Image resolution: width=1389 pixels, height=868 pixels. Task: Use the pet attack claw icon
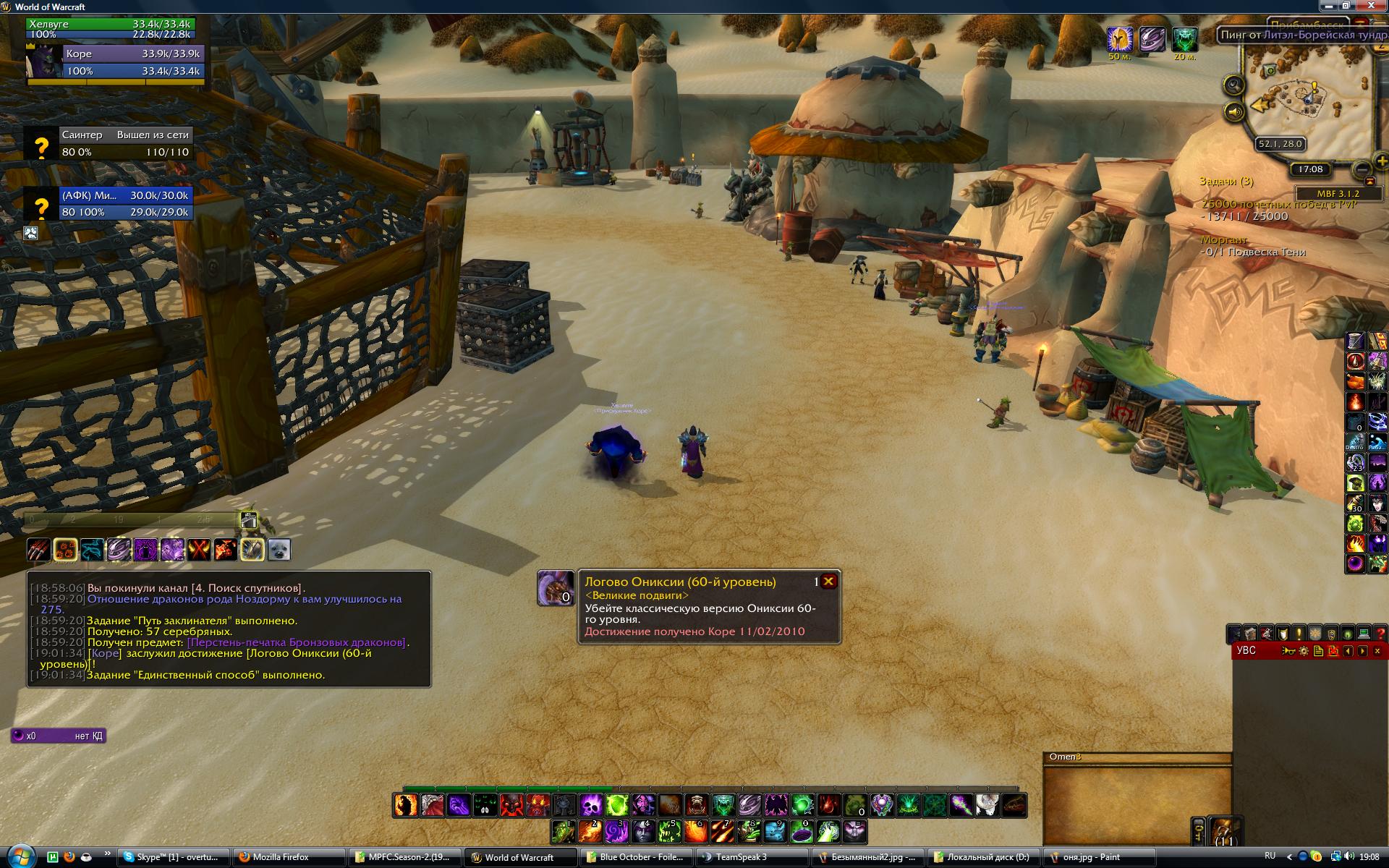39,550
